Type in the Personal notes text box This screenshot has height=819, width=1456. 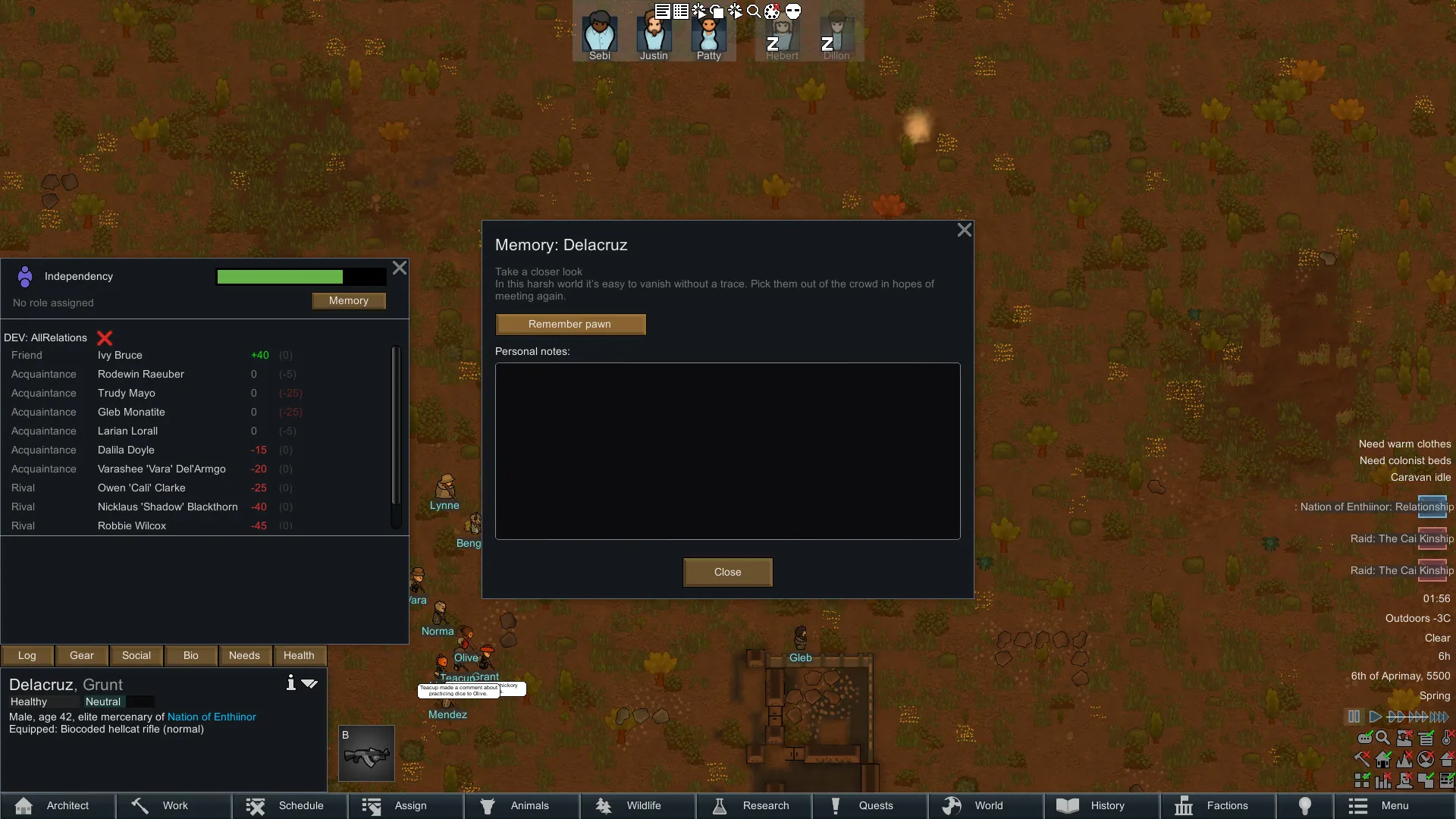click(x=727, y=451)
